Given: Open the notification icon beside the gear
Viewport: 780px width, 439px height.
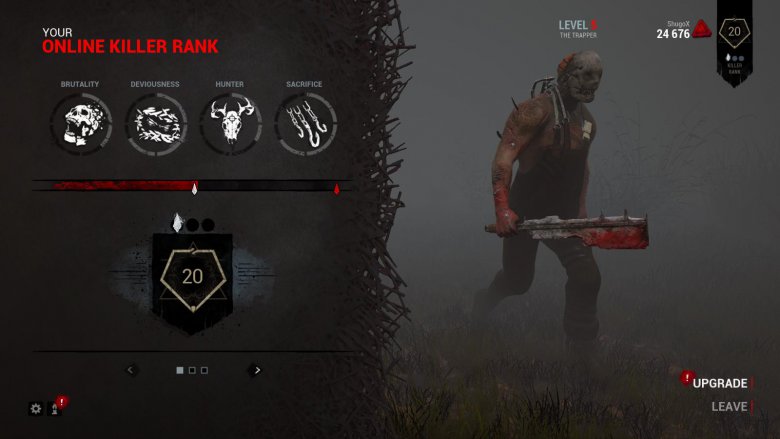Looking at the screenshot, I should (56, 408).
